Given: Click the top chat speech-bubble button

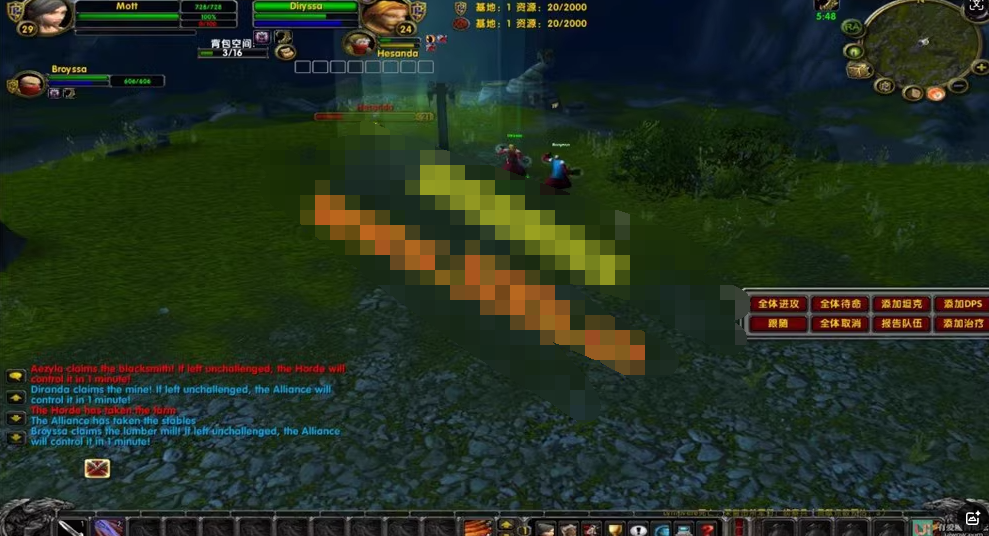Looking at the screenshot, I should click(x=16, y=376).
